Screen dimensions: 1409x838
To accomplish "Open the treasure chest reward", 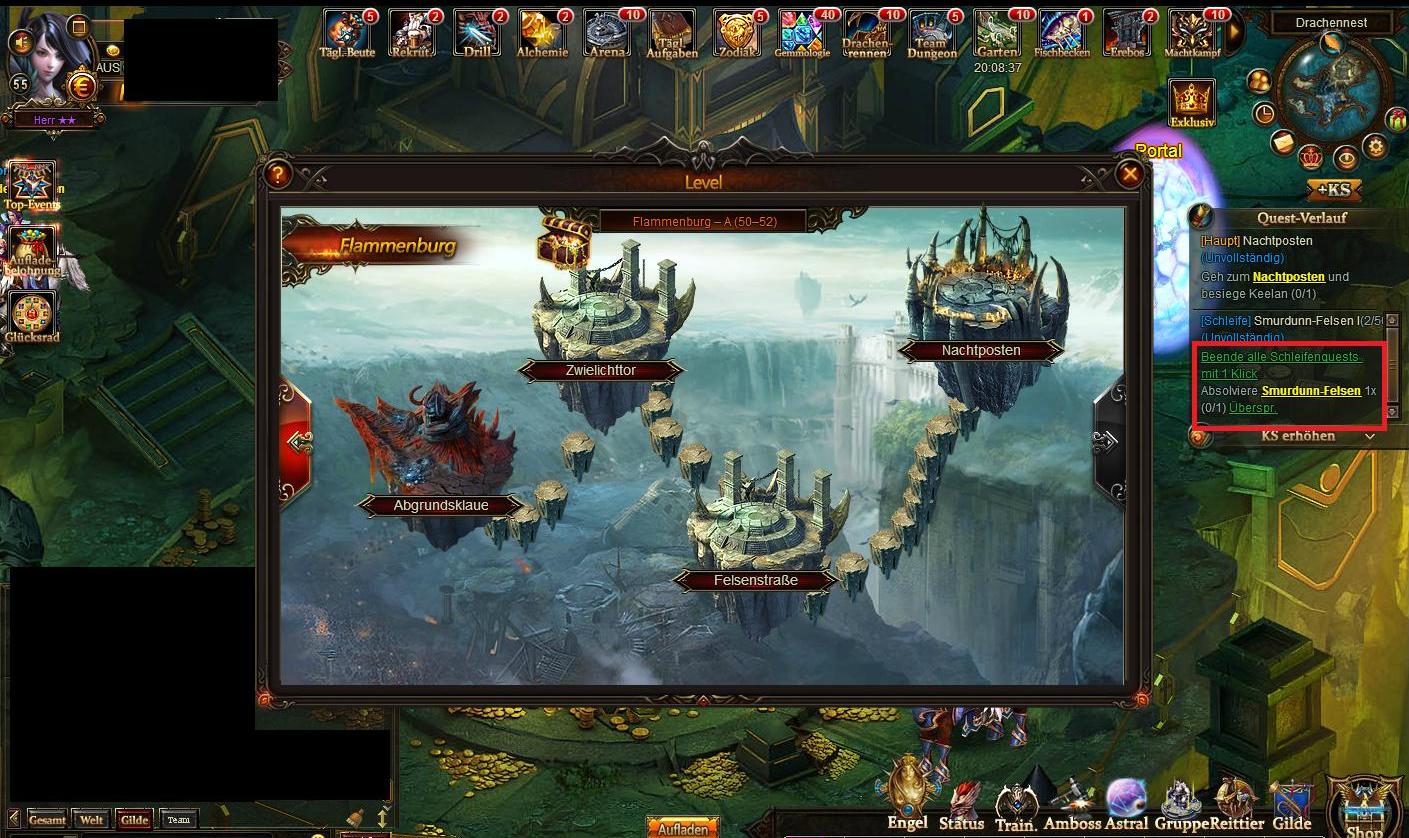I will 563,241.
